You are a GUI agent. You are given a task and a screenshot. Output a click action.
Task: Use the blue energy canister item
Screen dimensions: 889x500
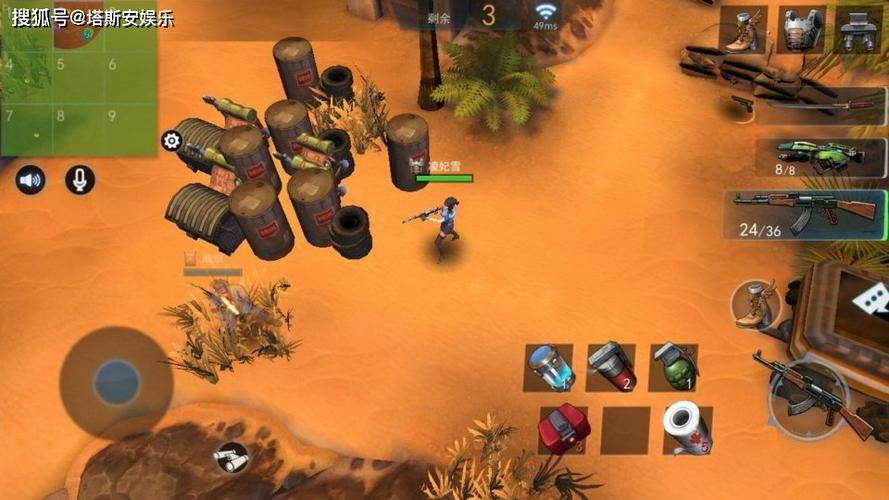549,367
